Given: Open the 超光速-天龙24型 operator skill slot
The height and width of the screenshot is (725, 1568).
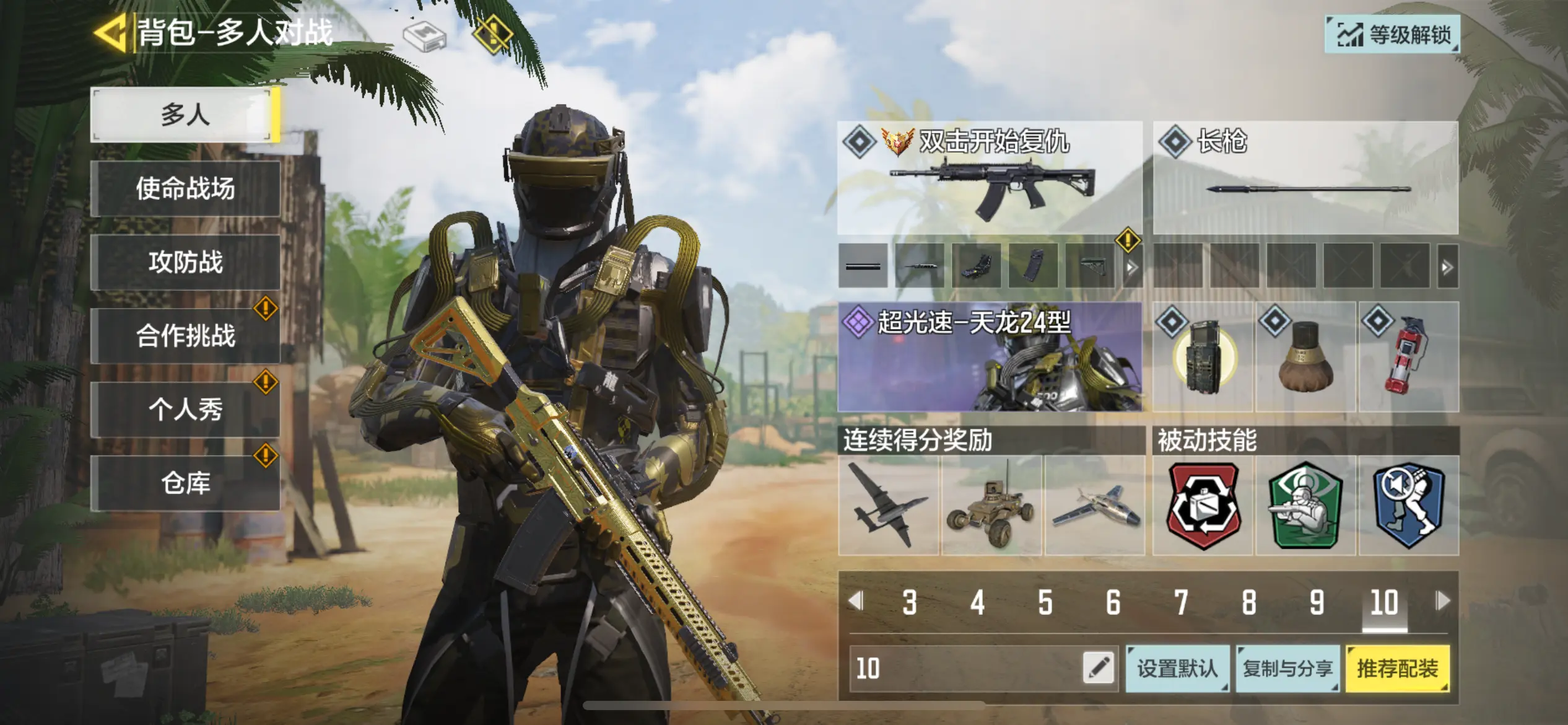Looking at the screenshot, I should click(x=990, y=357).
